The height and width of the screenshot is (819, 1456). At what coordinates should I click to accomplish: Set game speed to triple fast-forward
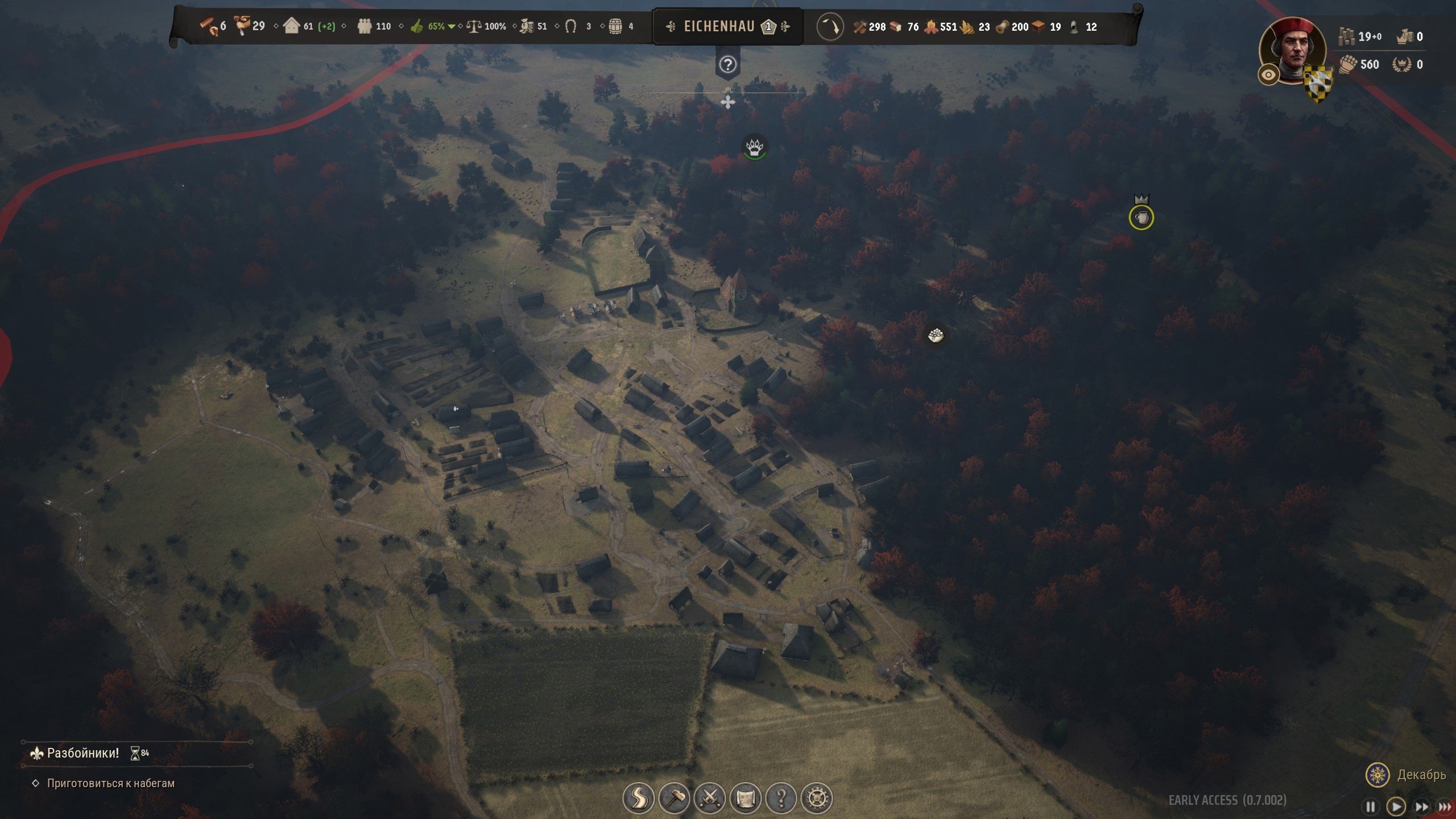click(1445, 806)
